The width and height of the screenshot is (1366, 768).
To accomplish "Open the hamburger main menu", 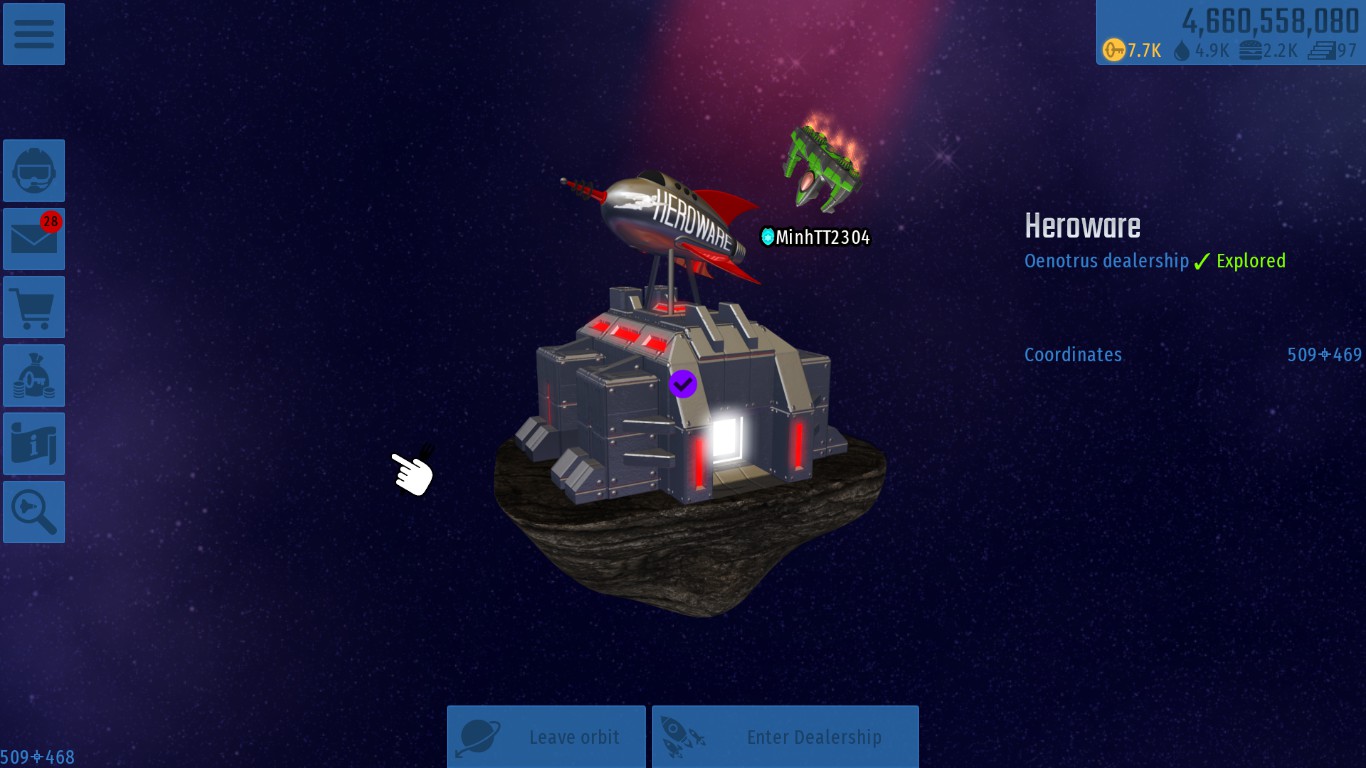I will 34,34.
